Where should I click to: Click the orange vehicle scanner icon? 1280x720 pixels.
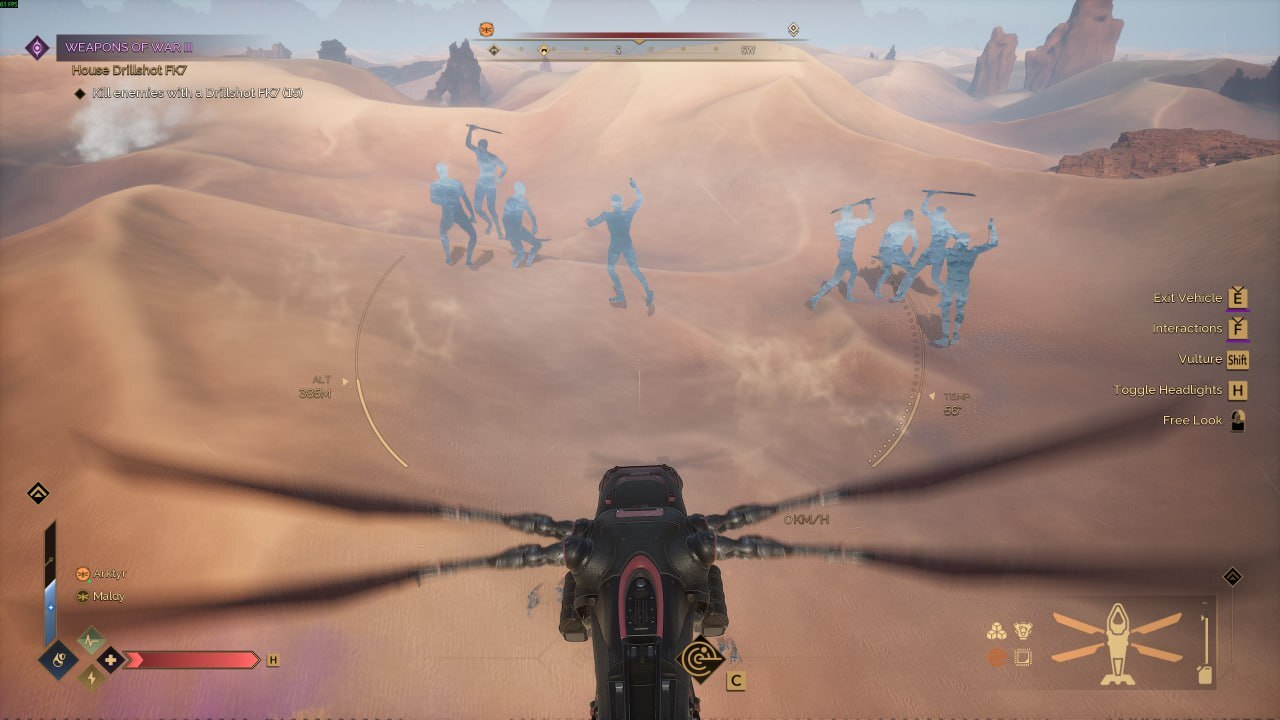pyautogui.click(x=996, y=657)
